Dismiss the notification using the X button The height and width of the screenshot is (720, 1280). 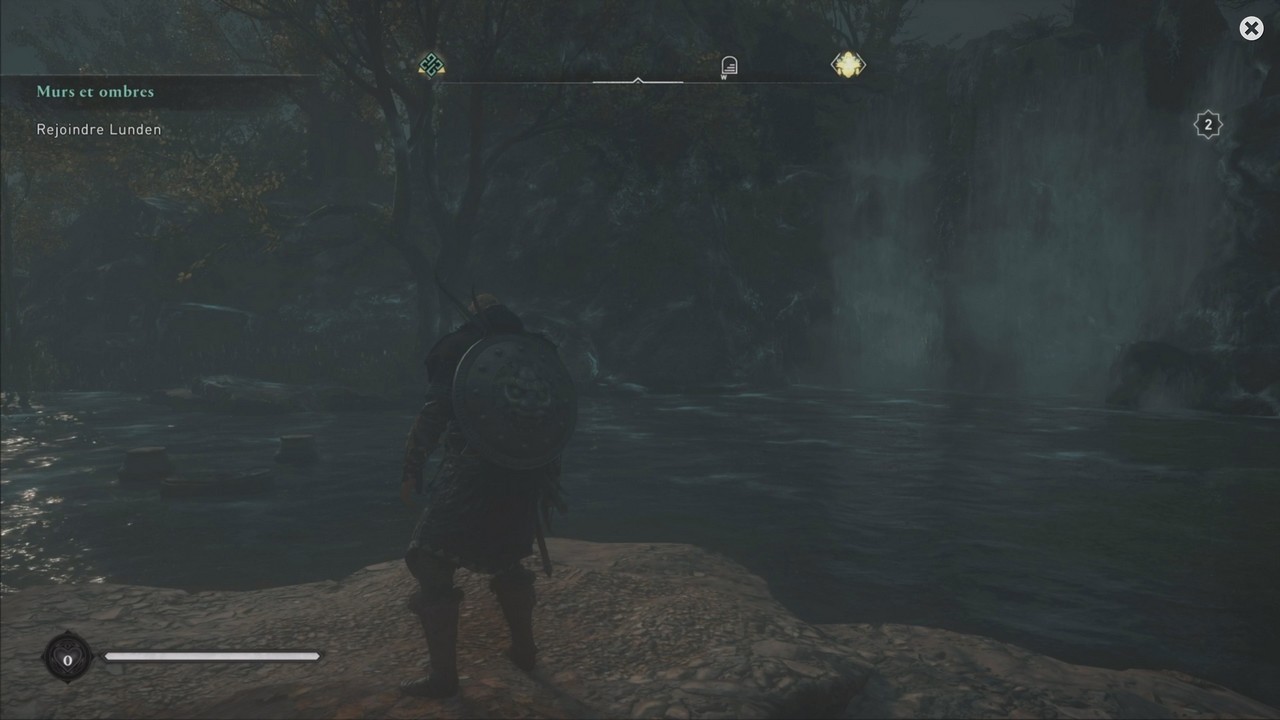coord(1251,28)
